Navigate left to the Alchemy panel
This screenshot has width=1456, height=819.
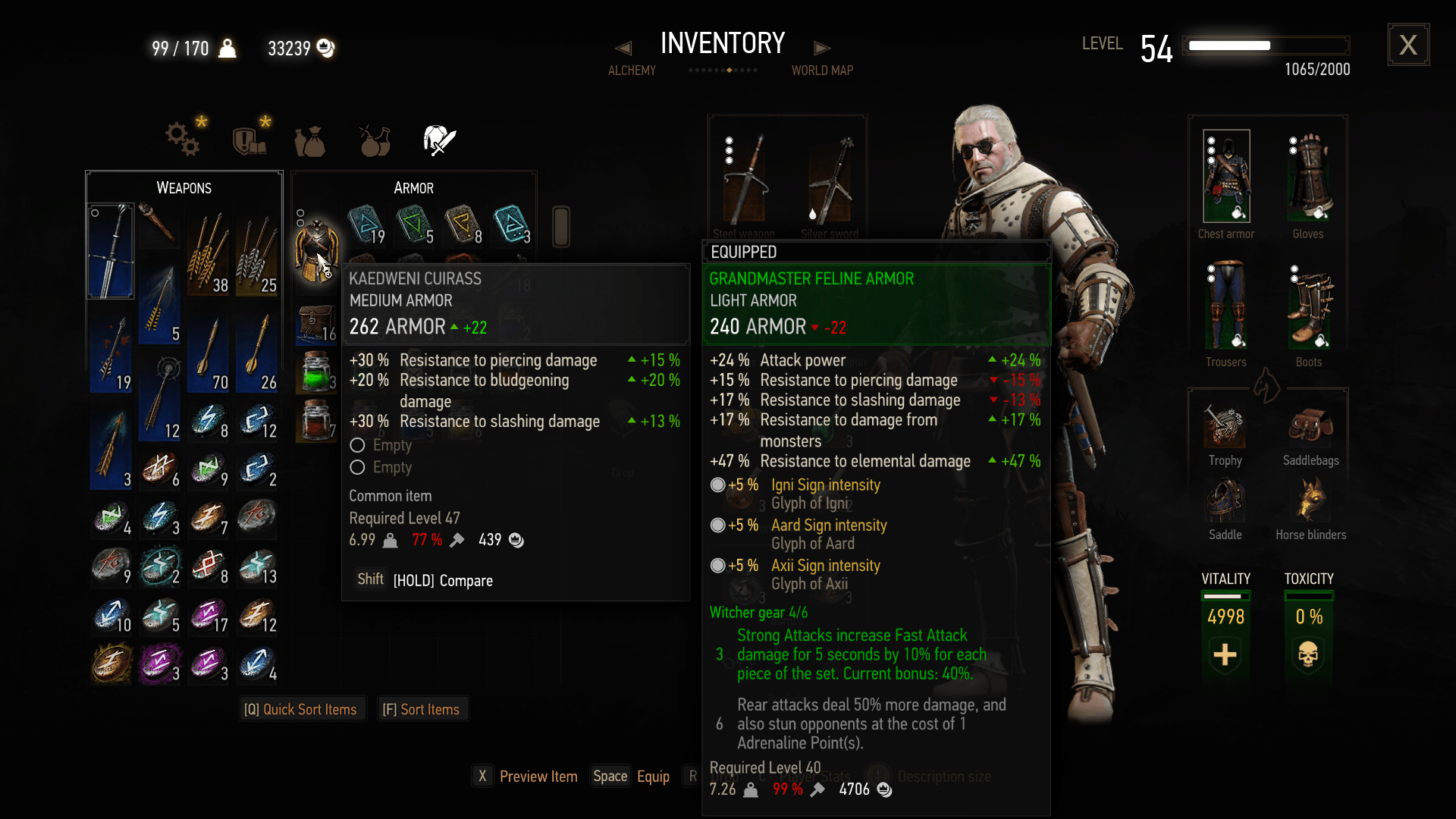click(623, 47)
